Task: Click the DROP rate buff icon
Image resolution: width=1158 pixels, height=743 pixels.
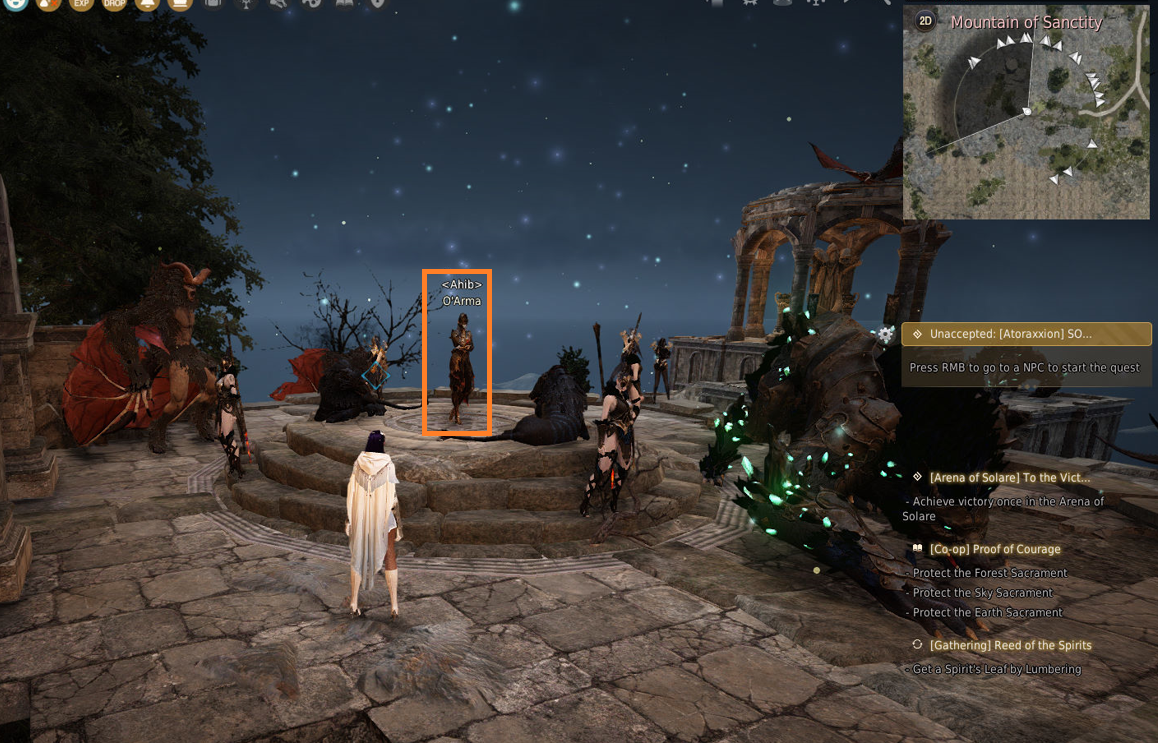Action: pyautogui.click(x=114, y=4)
